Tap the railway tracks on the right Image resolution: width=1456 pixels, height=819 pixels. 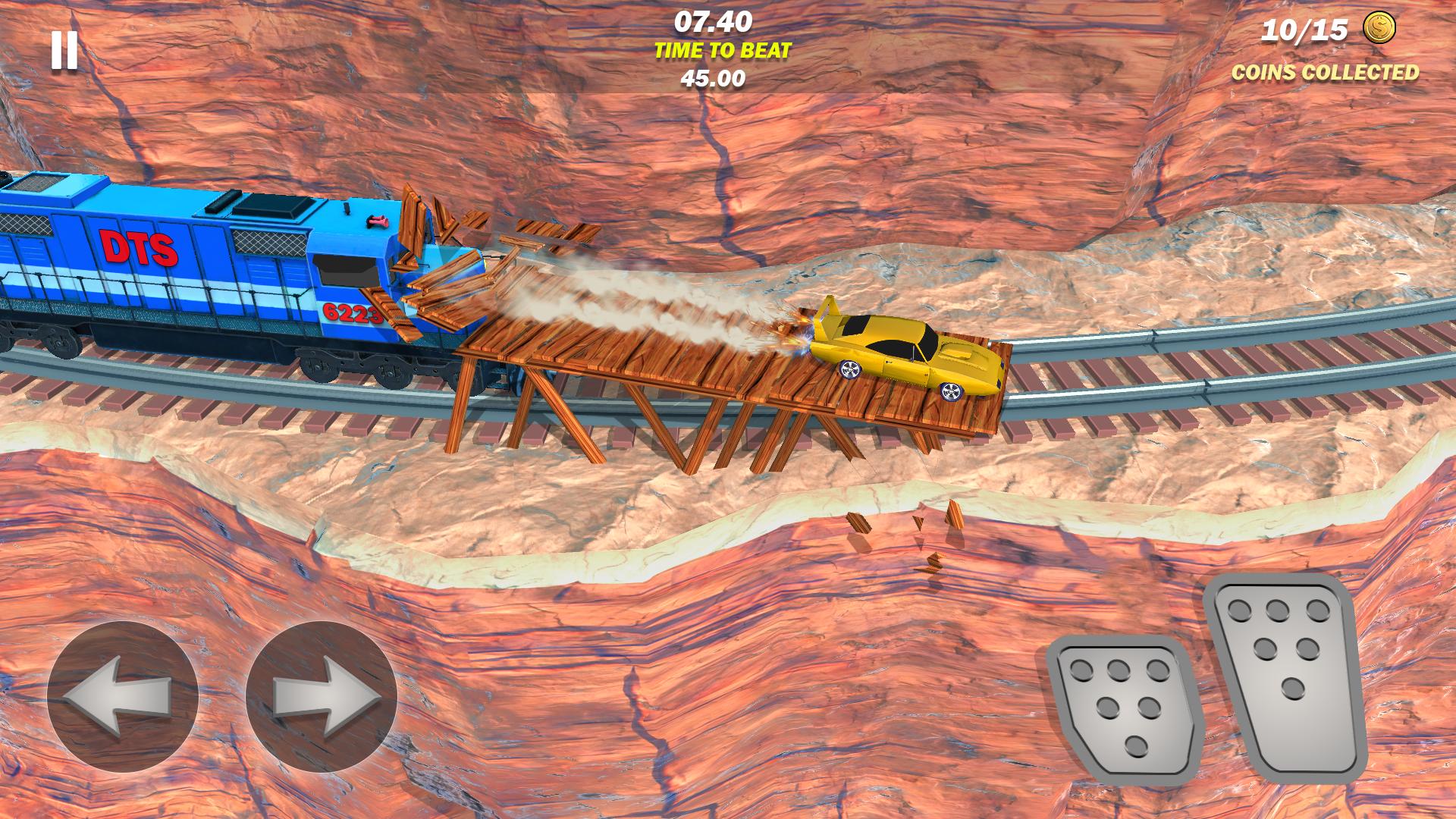pos(1251,379)
